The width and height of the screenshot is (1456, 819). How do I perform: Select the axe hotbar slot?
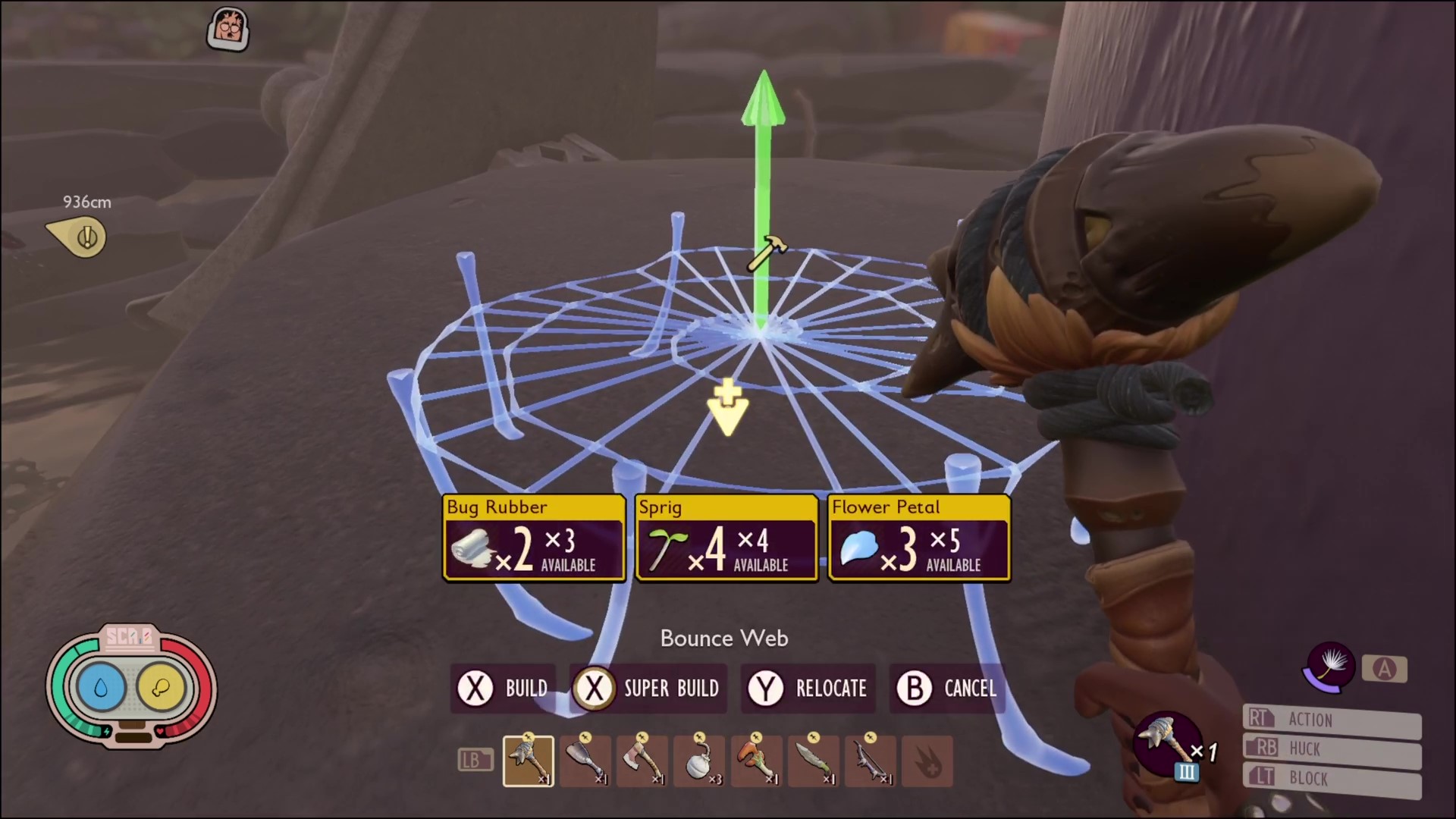pyautogui.click(x=642, y=761)
